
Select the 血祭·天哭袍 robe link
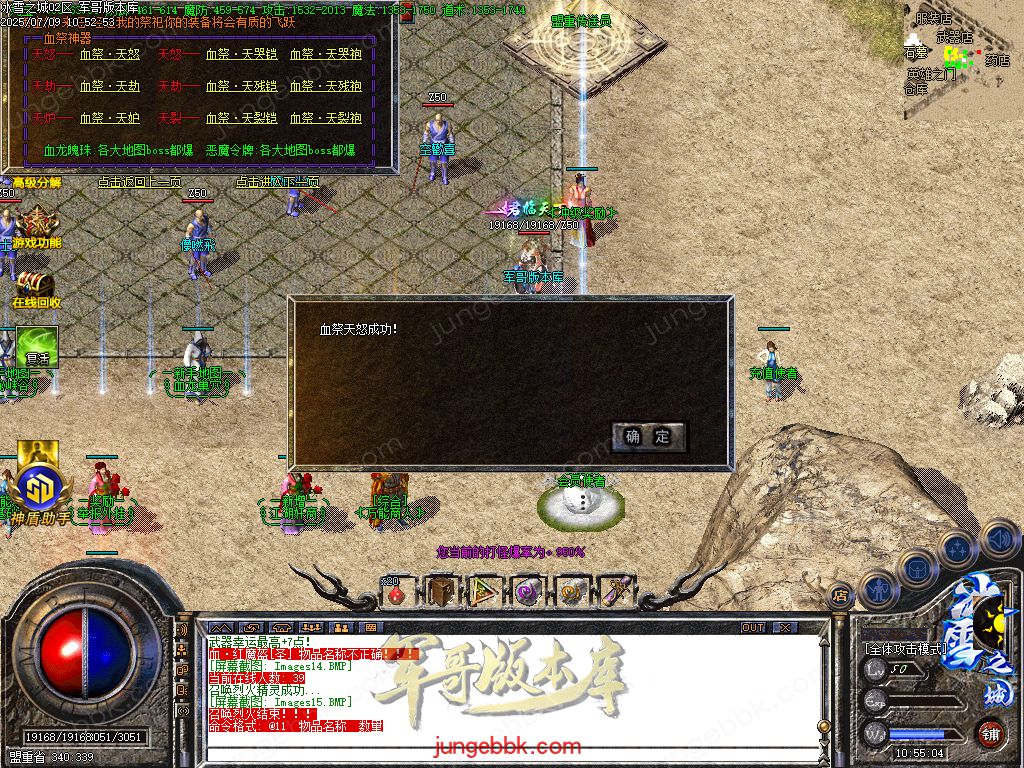click(x=326, y=55)
